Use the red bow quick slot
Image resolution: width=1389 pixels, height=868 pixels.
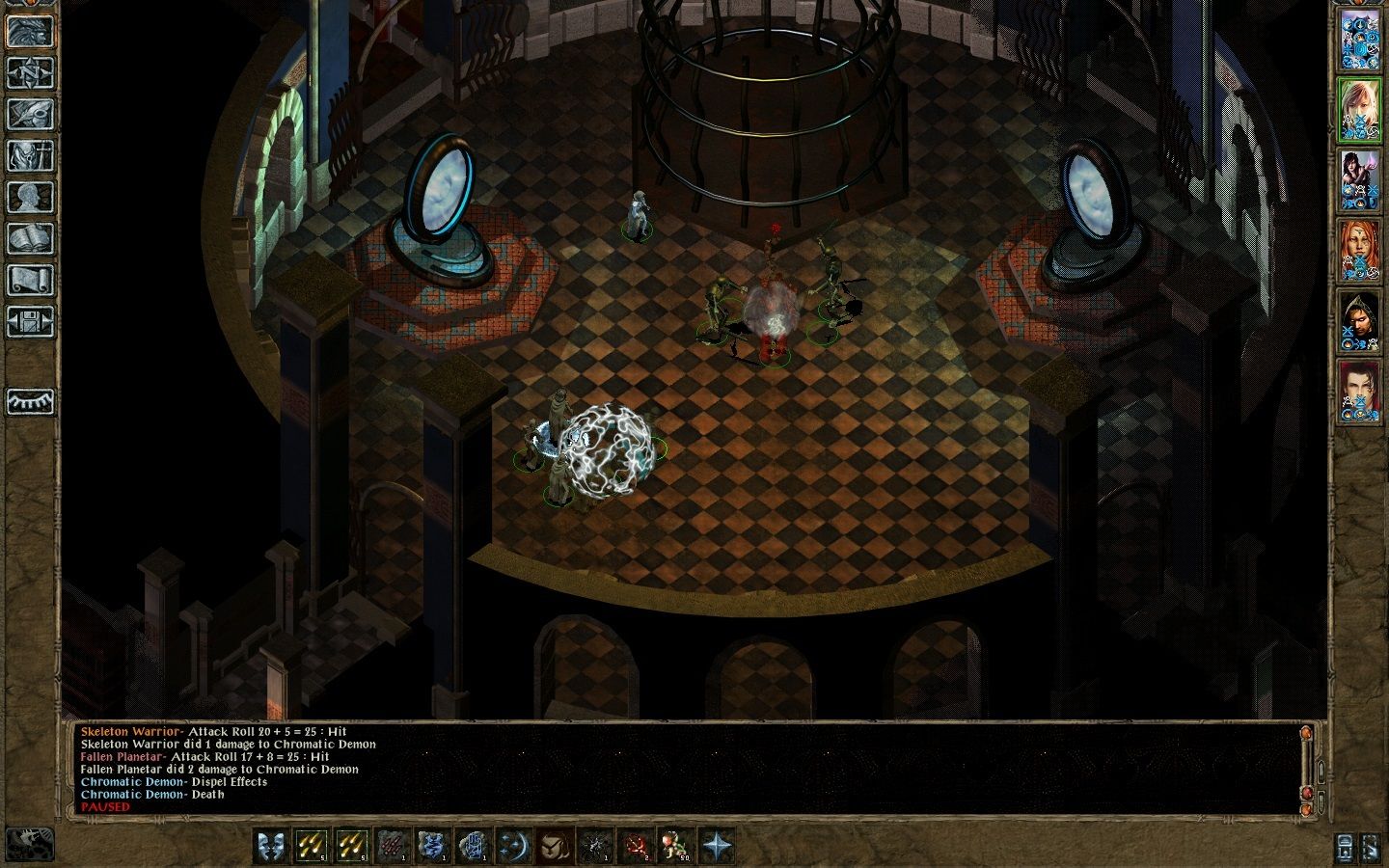(x=636, y=846)
